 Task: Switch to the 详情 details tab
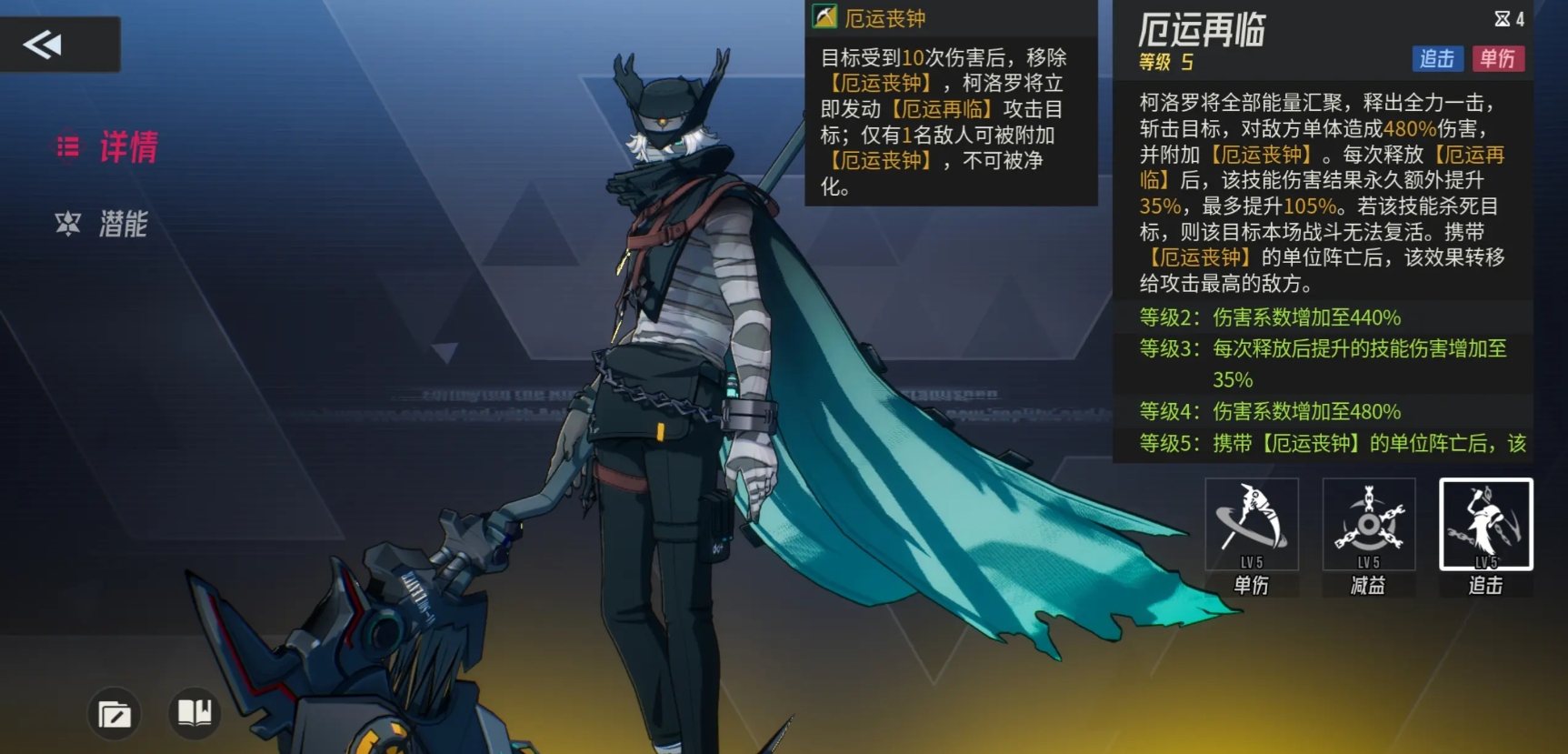[x=107, y=147]
